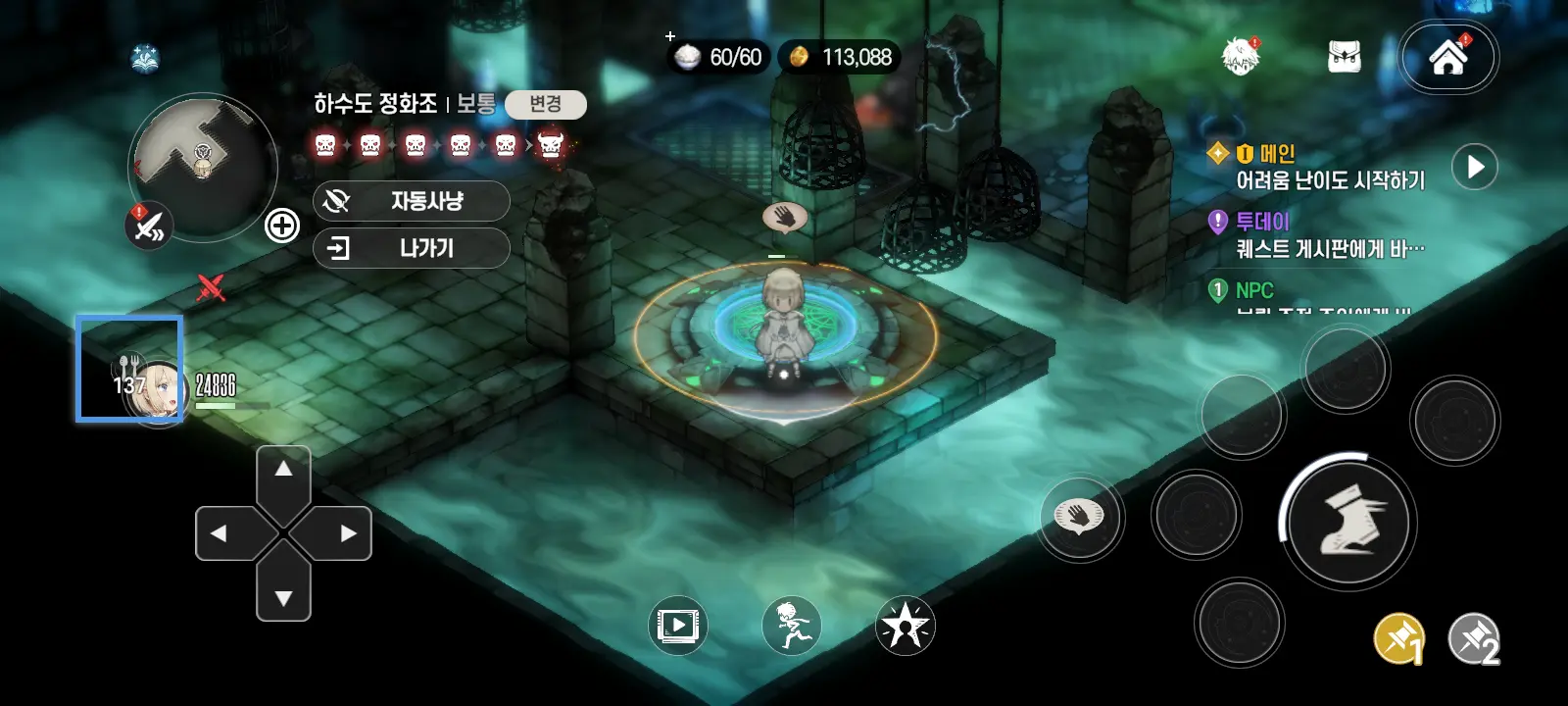Open the character face menu icon

(x=1241, y=56)
